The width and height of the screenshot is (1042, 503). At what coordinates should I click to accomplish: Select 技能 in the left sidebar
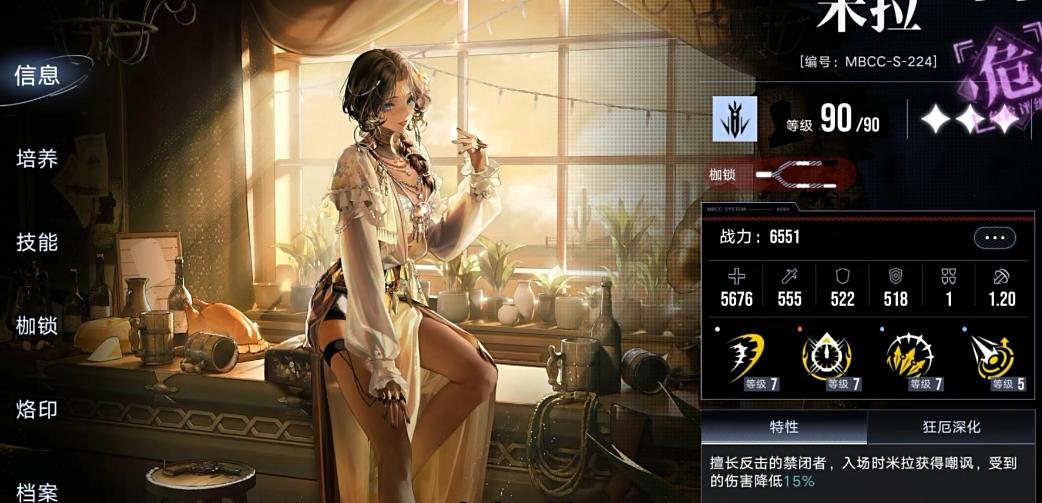(x=38, y=242)
